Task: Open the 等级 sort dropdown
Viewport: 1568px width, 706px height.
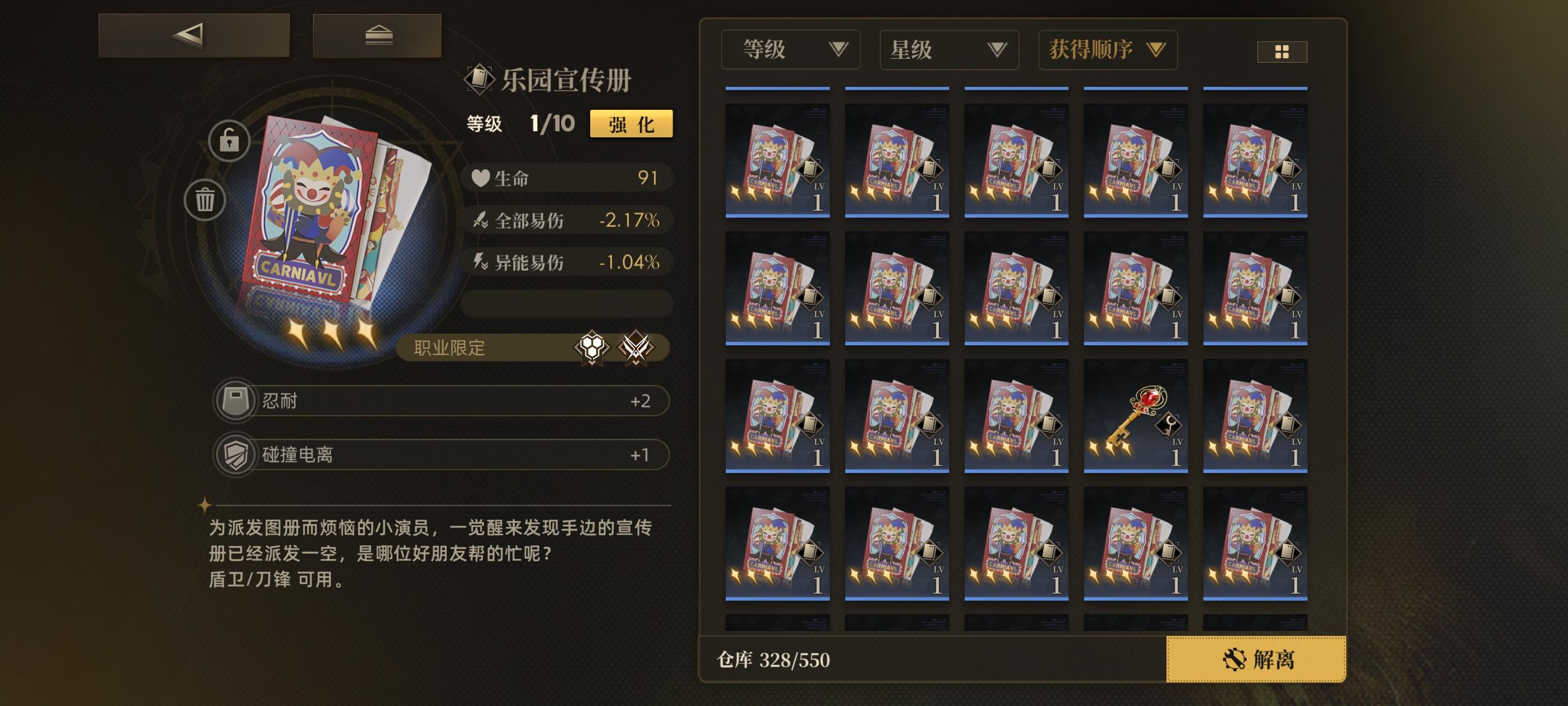Action: tap(790, 50)
